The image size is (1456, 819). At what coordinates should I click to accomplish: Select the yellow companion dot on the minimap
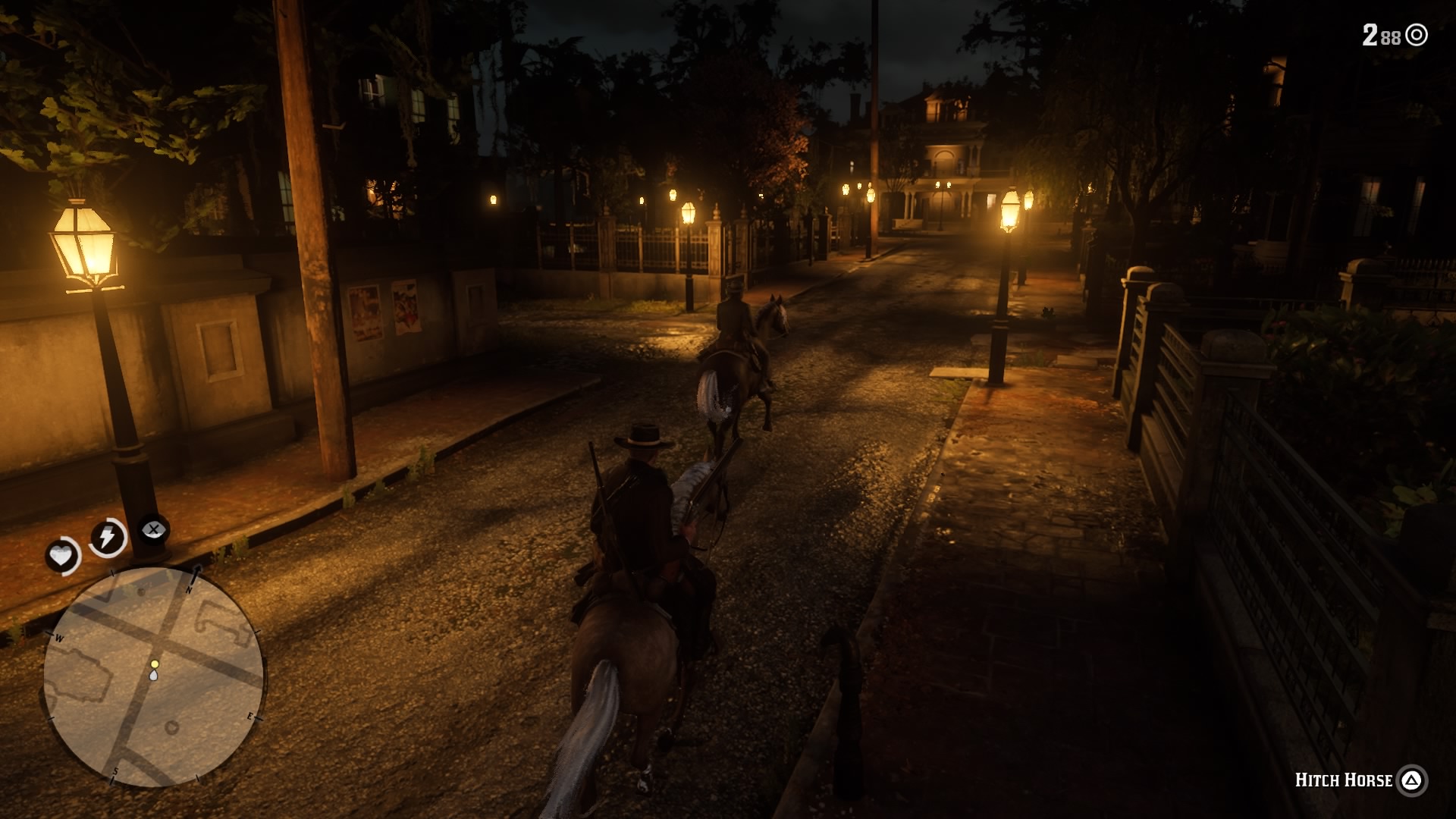click(155, 664)
